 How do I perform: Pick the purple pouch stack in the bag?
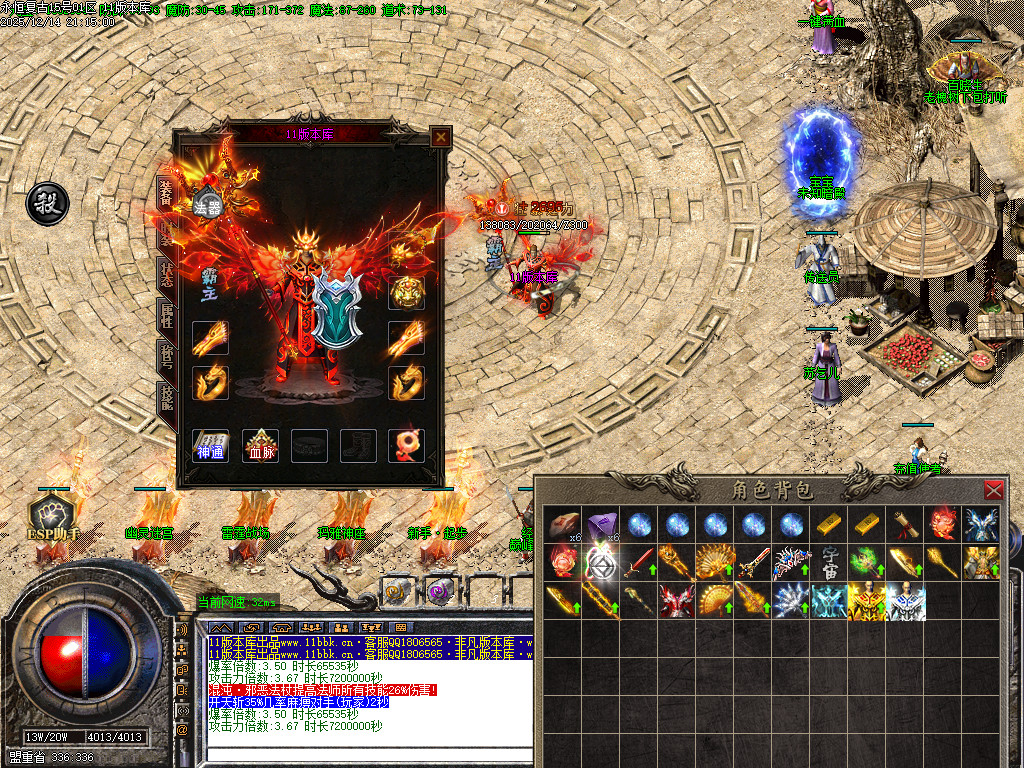coord(601,524)
